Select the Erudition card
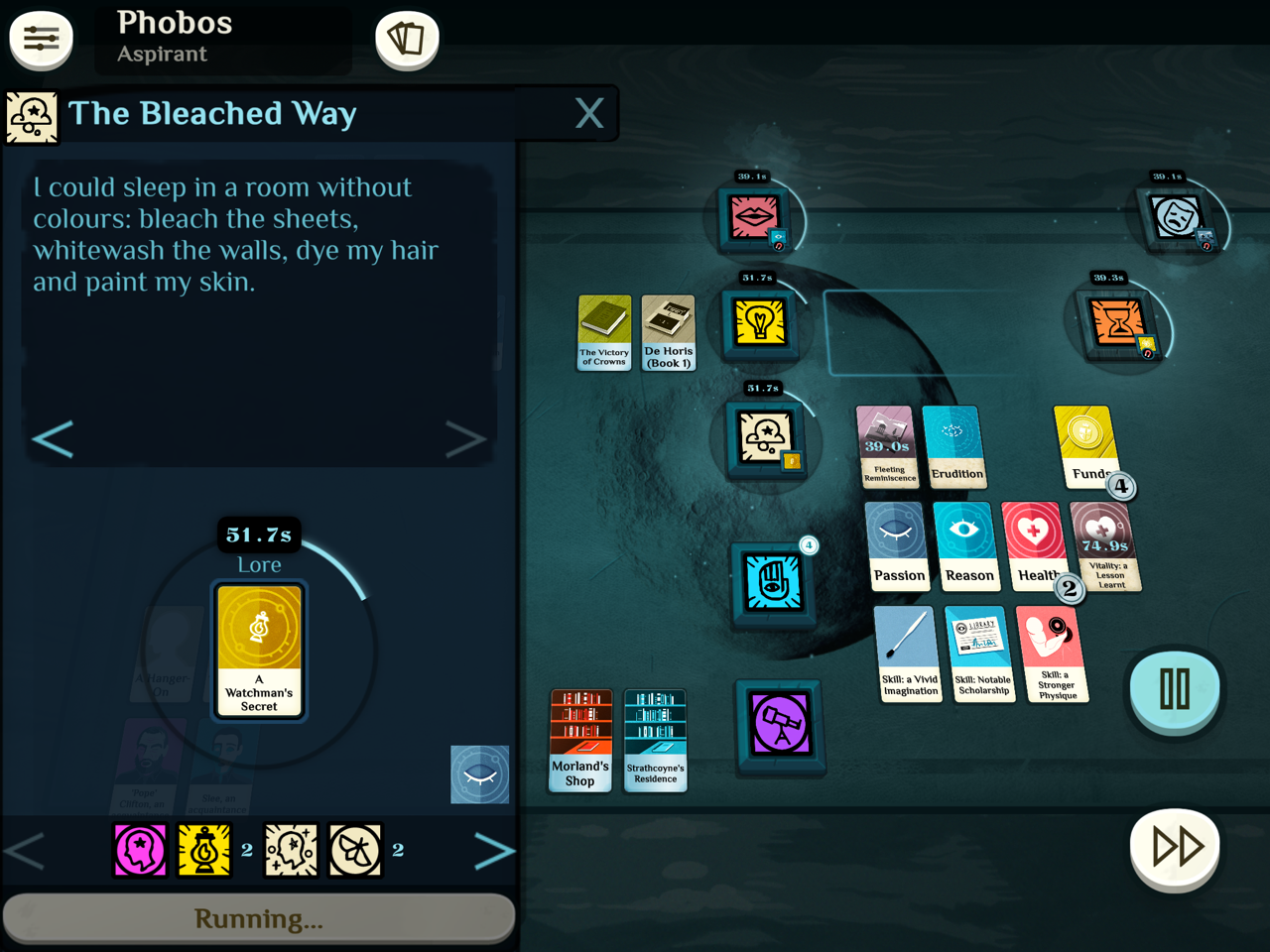Image resolution: width=1270 pixels, height=952 pixels. (954, 446)
